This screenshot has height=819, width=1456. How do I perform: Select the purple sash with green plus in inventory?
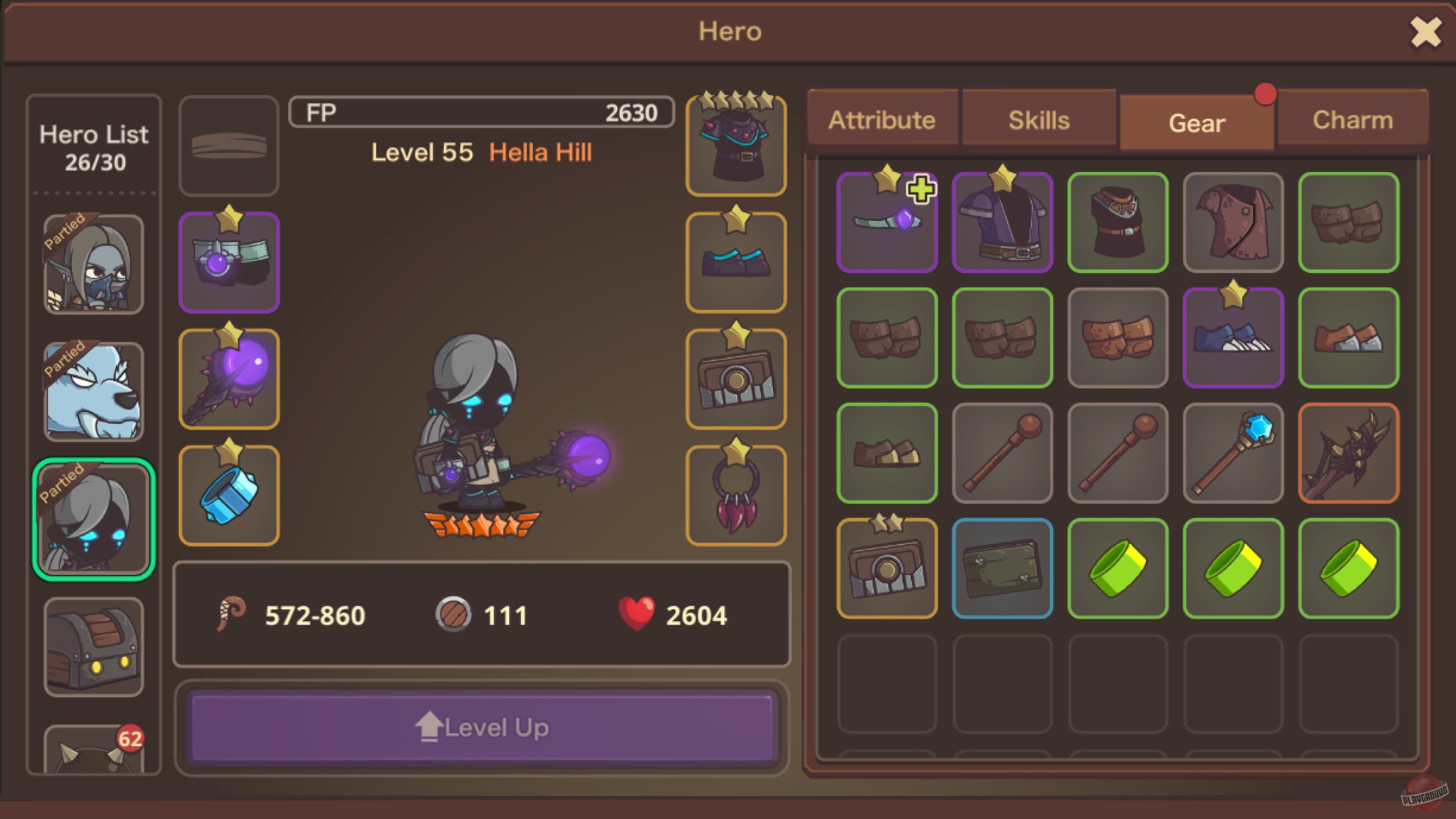tap(887, 222)
